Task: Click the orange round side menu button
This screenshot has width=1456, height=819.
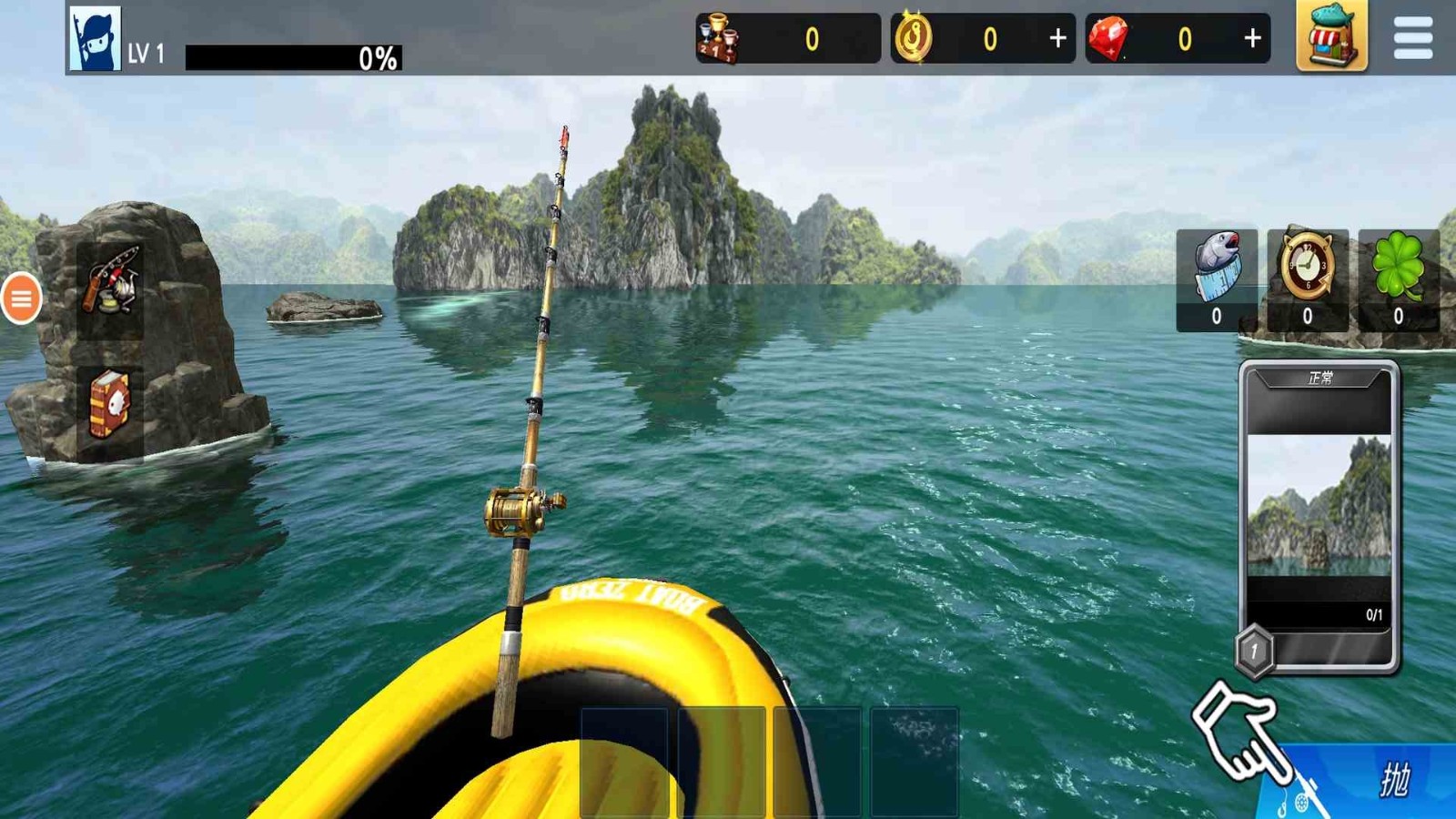Action: click(21, 298)
